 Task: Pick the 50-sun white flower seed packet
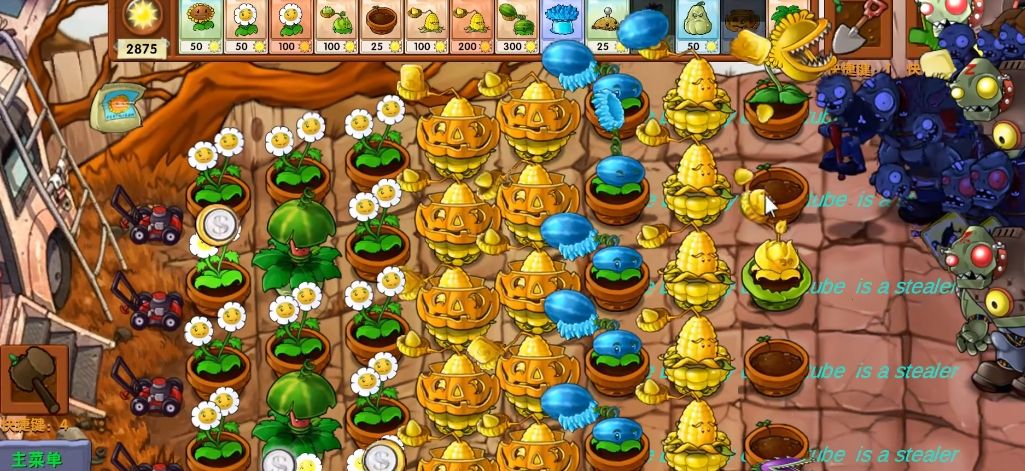tap(246, 27)
